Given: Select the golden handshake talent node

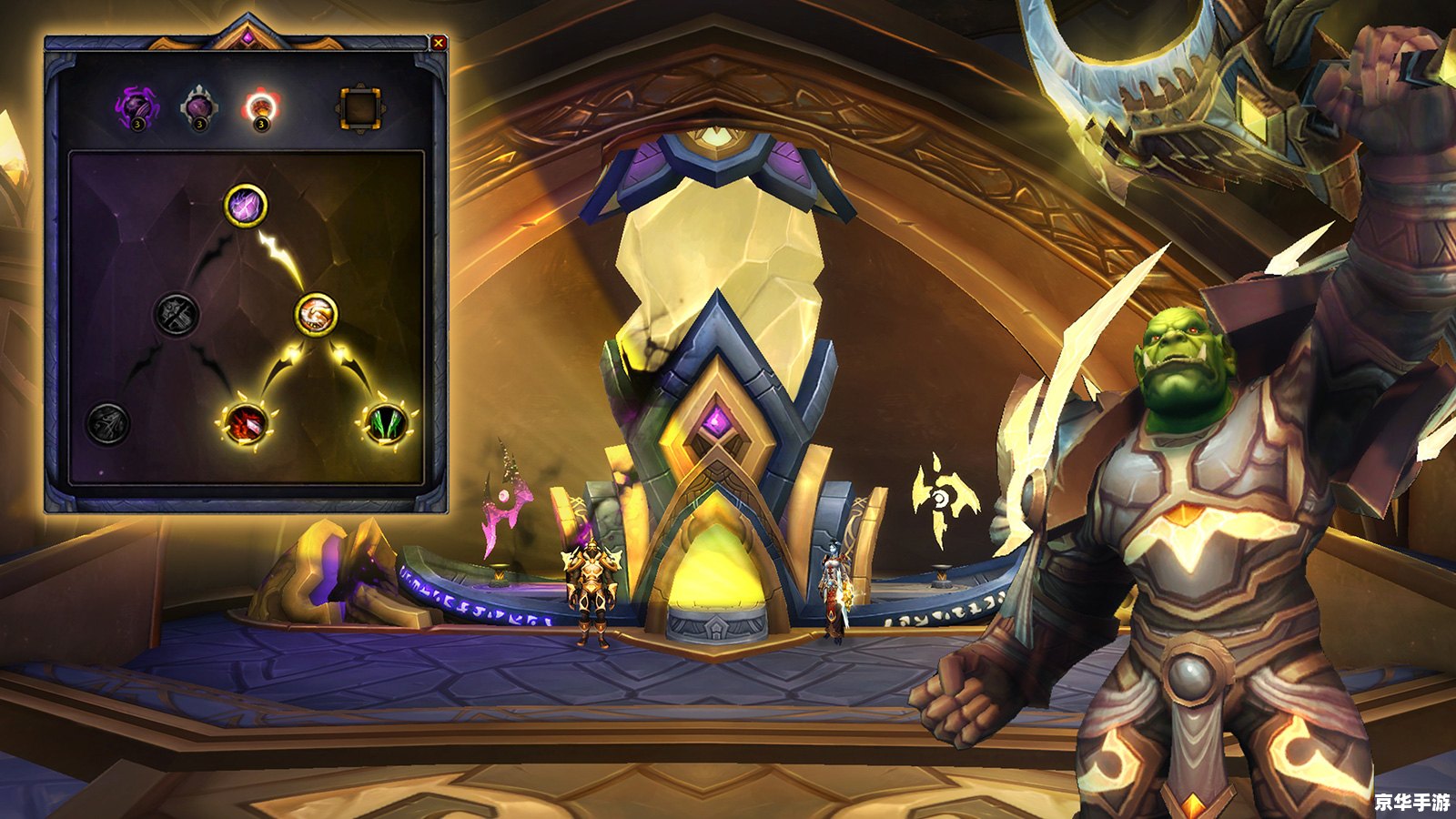Looking at the screenshot, I should 317,315.
